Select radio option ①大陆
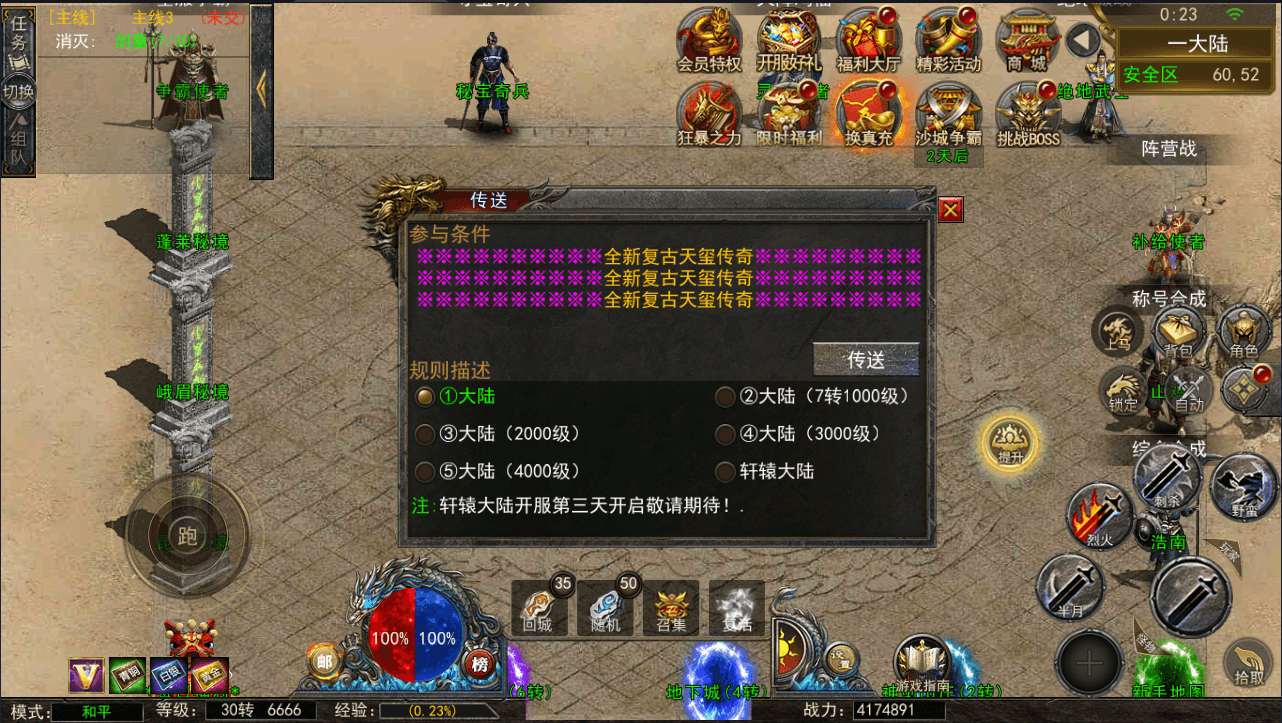Viewport: 1282px width, 723px height. click(425, 396)
